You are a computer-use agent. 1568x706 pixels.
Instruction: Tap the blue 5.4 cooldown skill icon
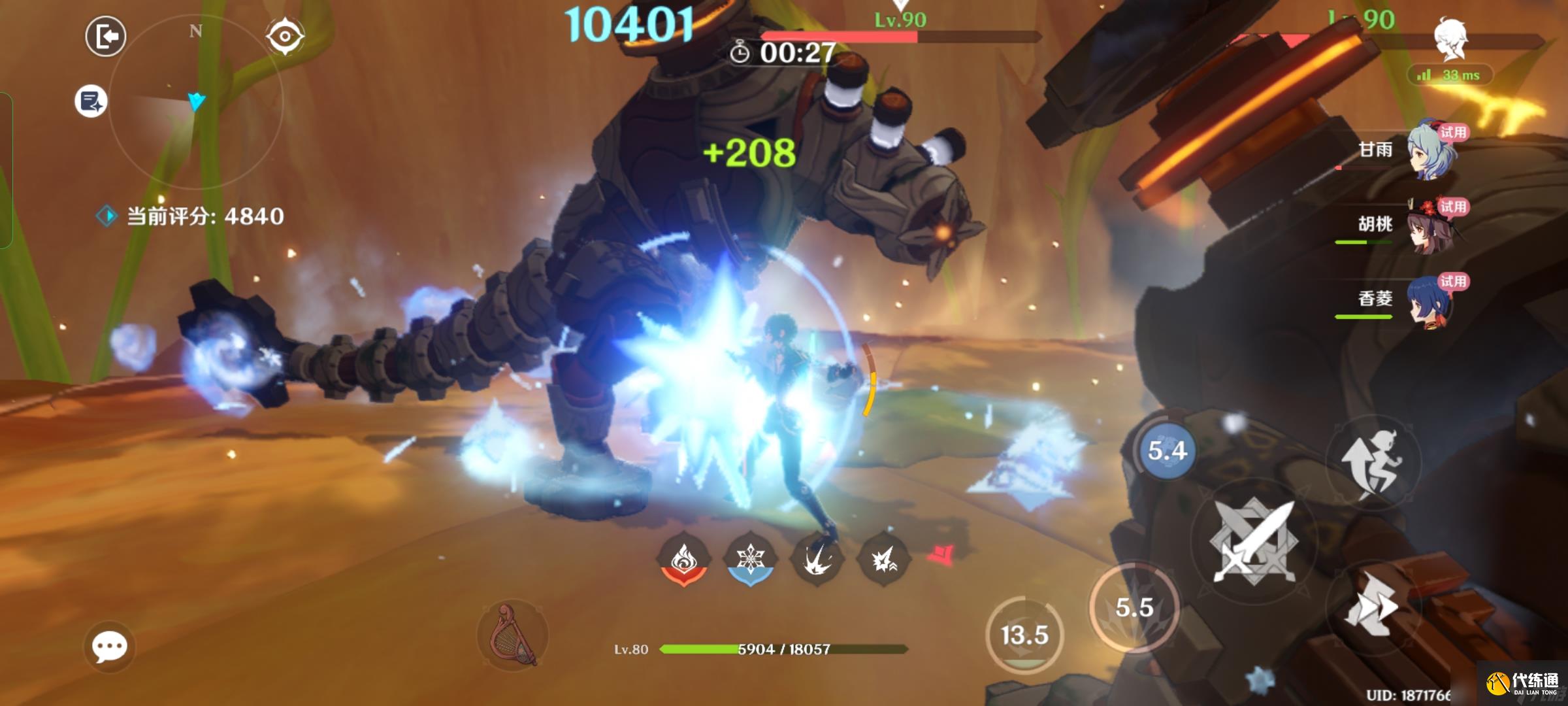[1167, 451]
